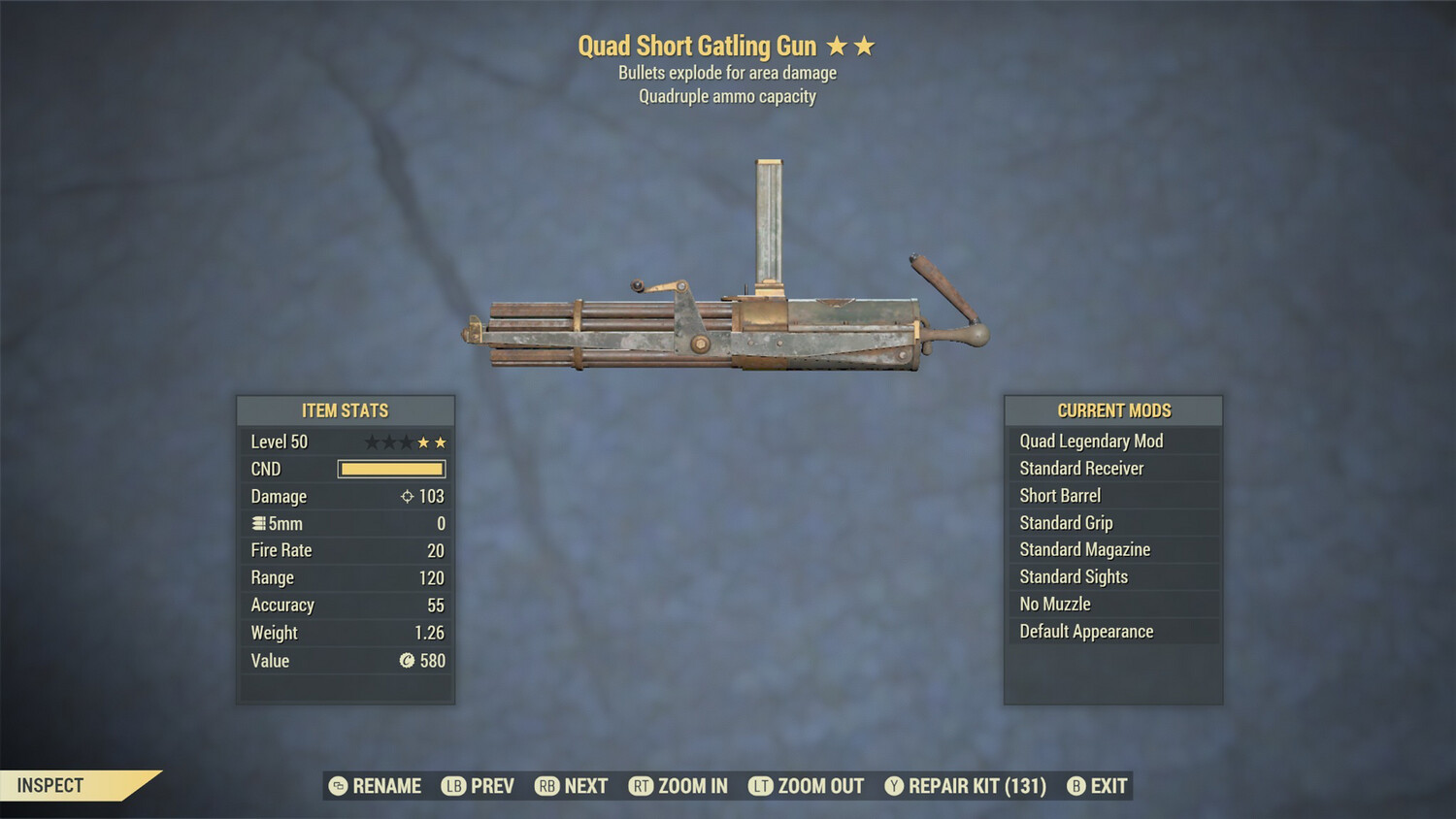Click the RT glyph to zoom in

coord(642,786)
